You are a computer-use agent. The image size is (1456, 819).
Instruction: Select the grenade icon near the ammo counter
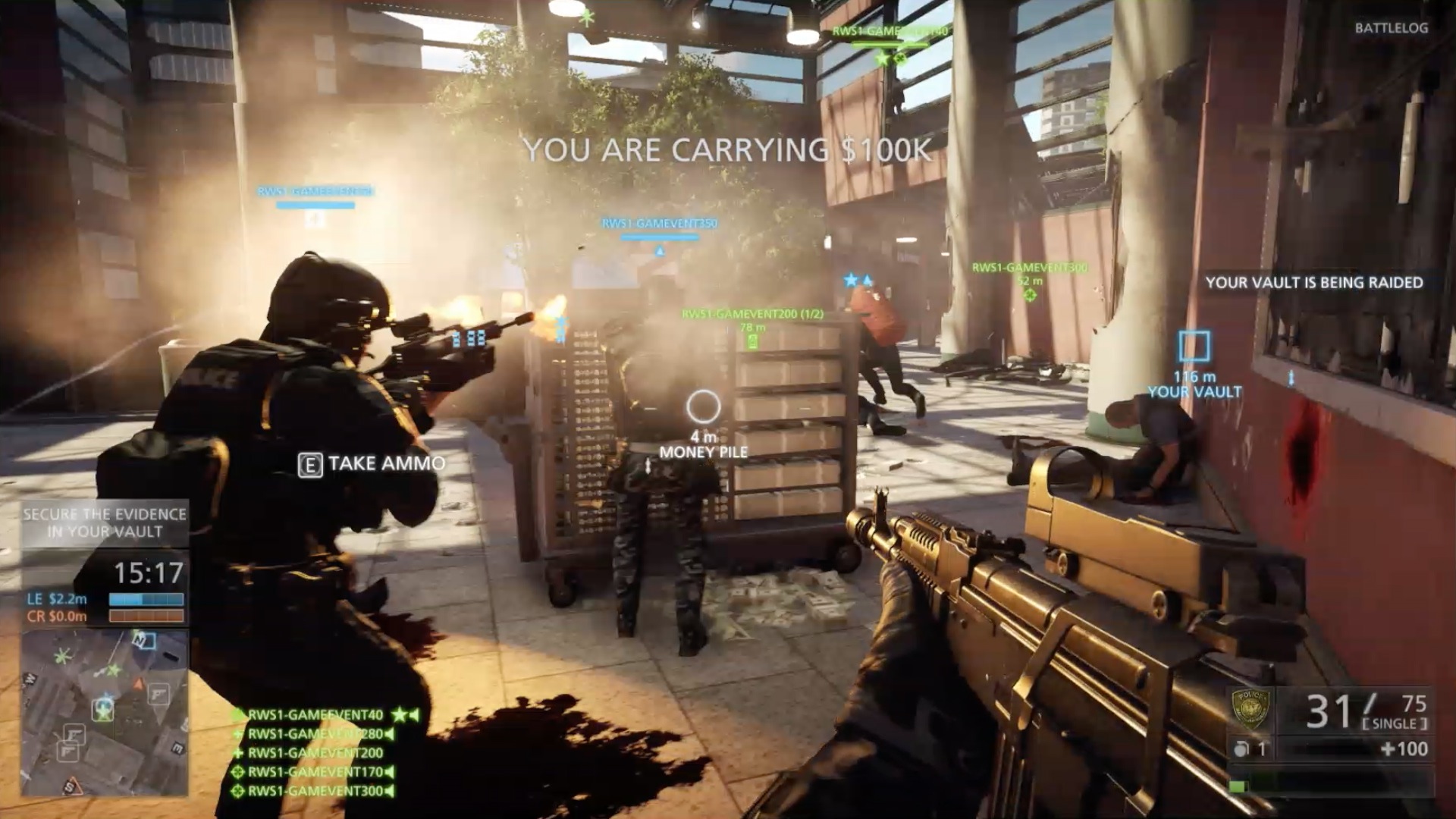coord(1241,749)
